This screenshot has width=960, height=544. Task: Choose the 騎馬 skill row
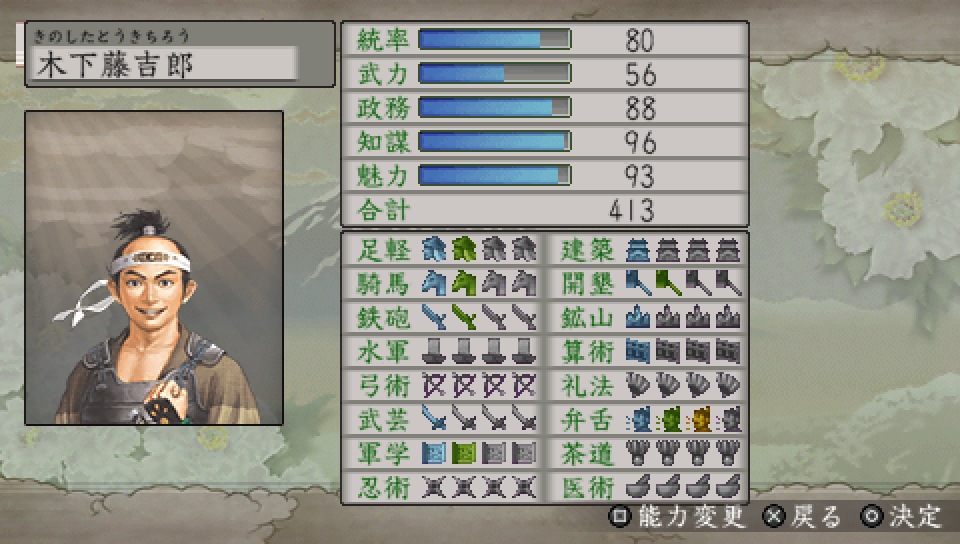pos(442,282)
